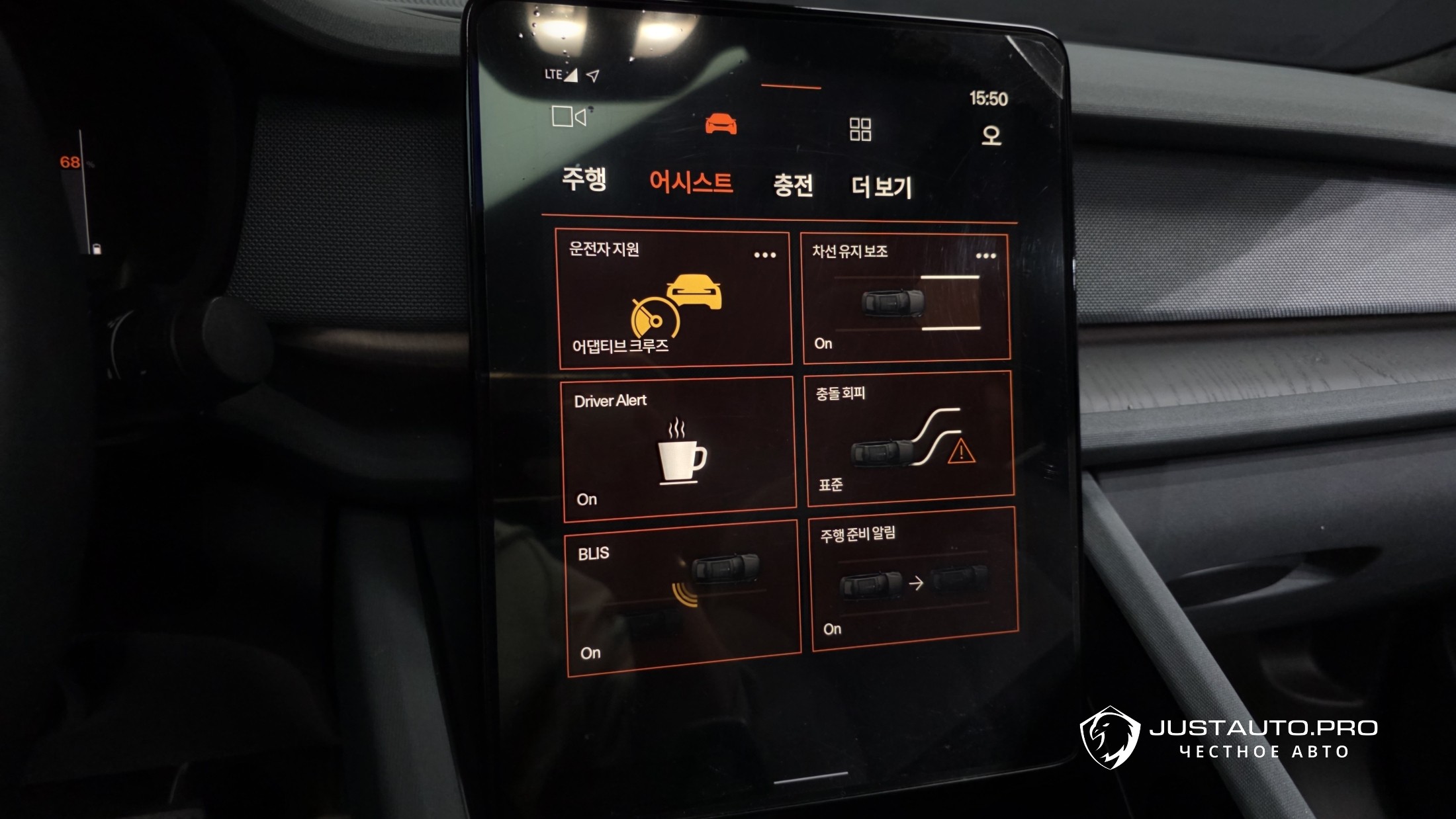Switch to the 주행 tab
1456x819 pixels.
[584, 179]
